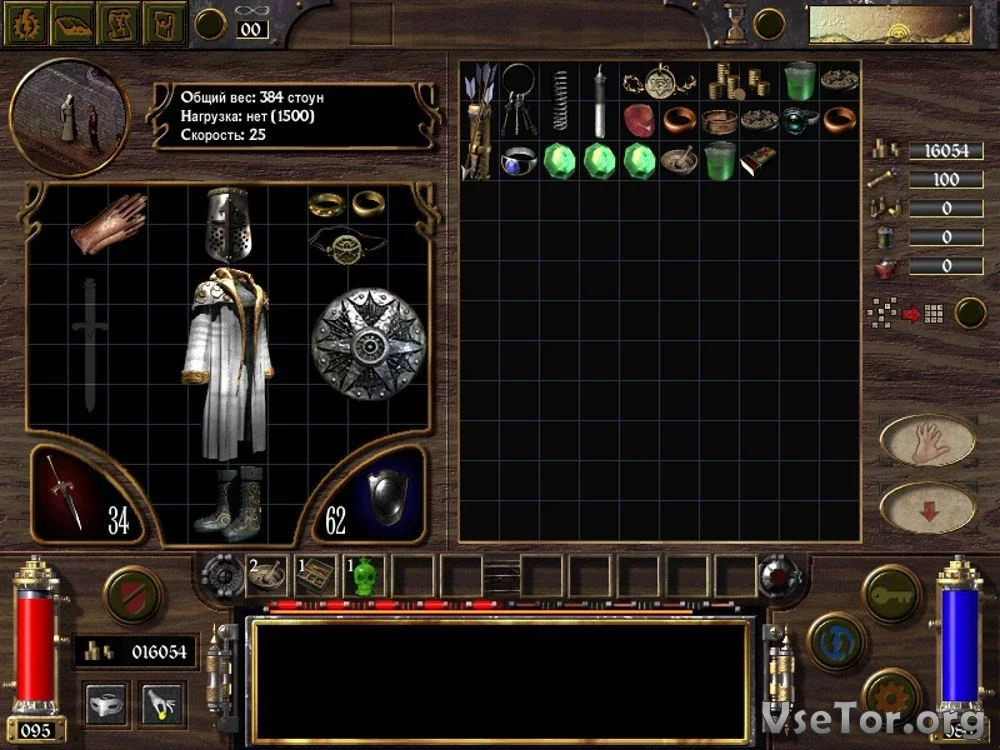Select the quiver of arrows
1000x750 pixels.
pyautogui.click(x=481, y=120)
